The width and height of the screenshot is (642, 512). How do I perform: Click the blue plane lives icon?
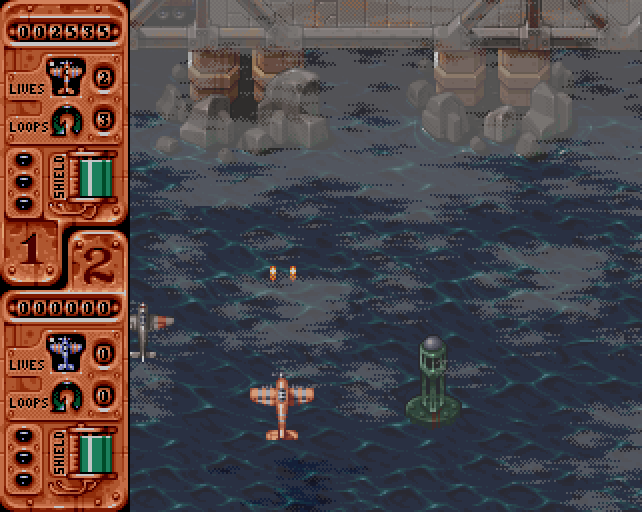[65, 351]
